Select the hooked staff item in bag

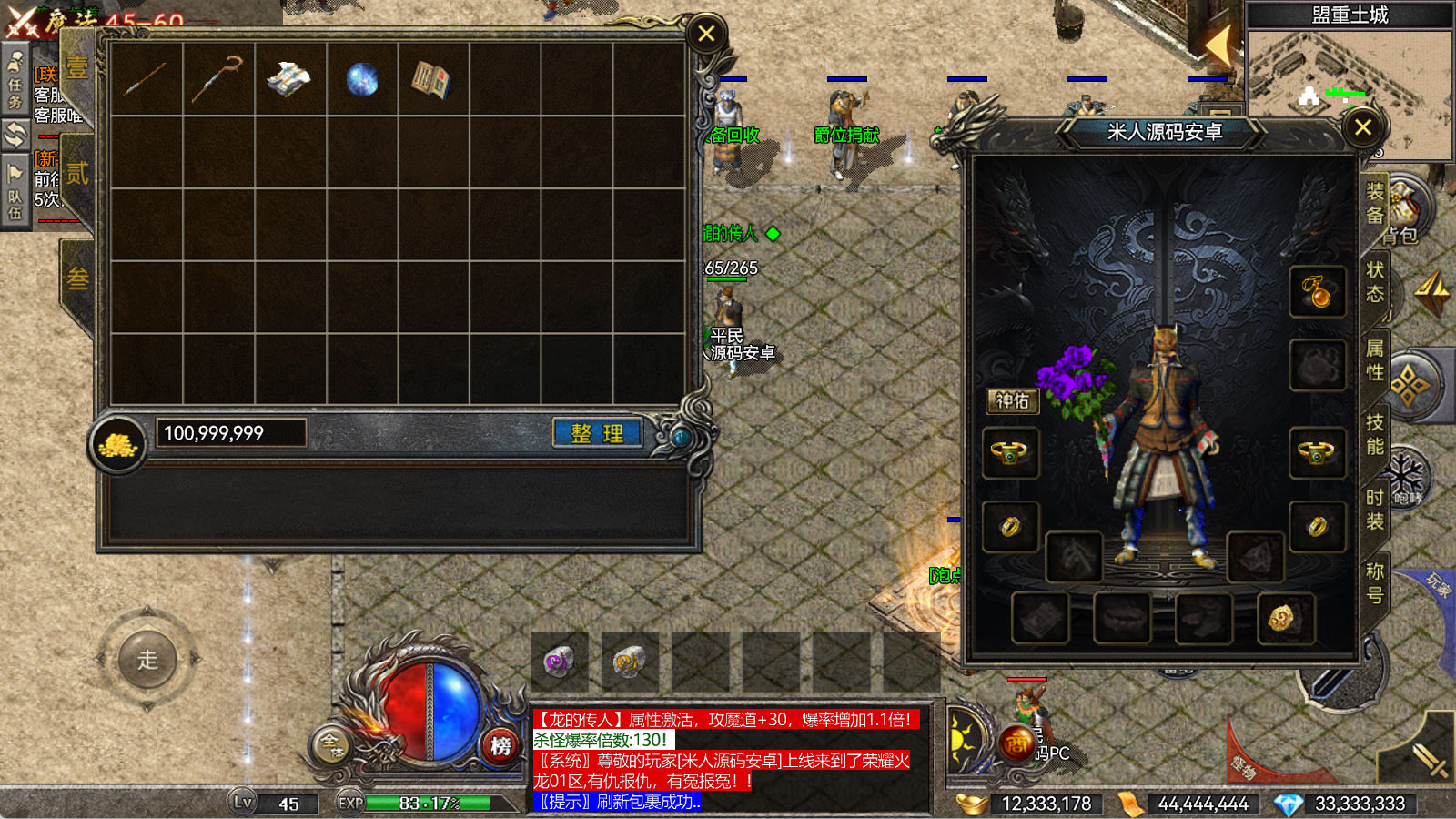[x=217, y=80]
